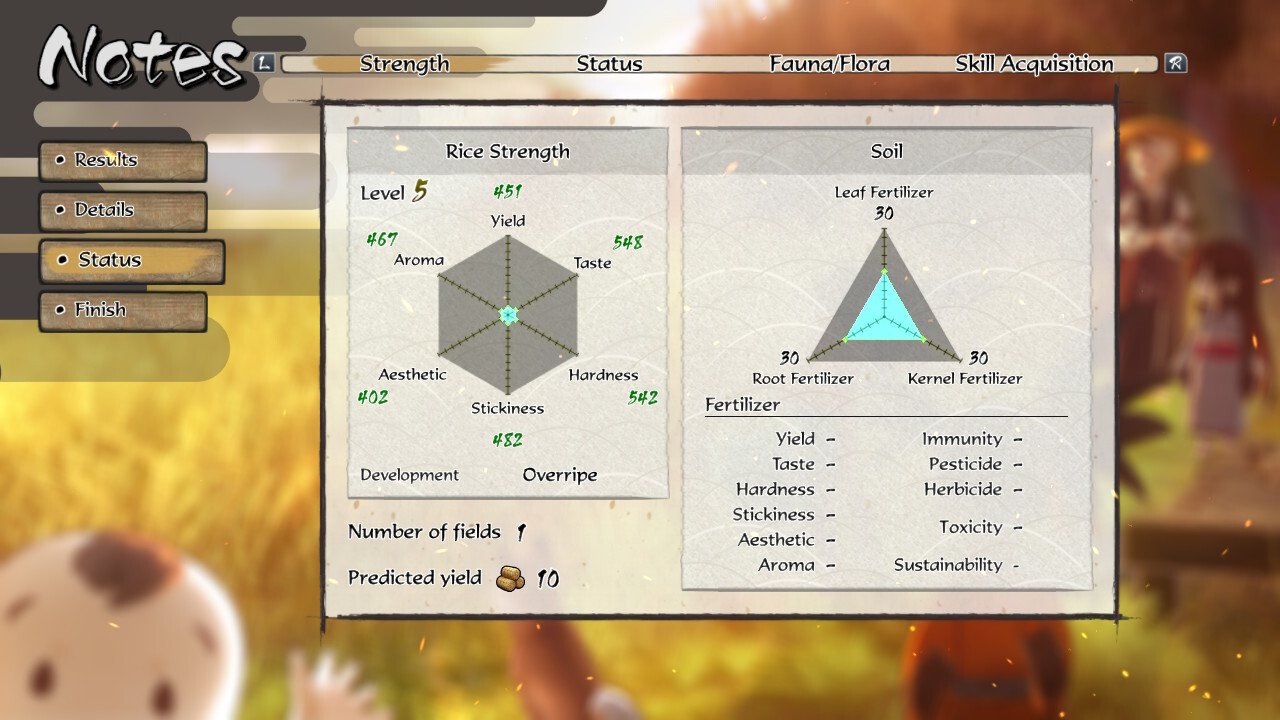
Task: Switch to the Skill Acquisition tab
Action: click(1034, 64)
